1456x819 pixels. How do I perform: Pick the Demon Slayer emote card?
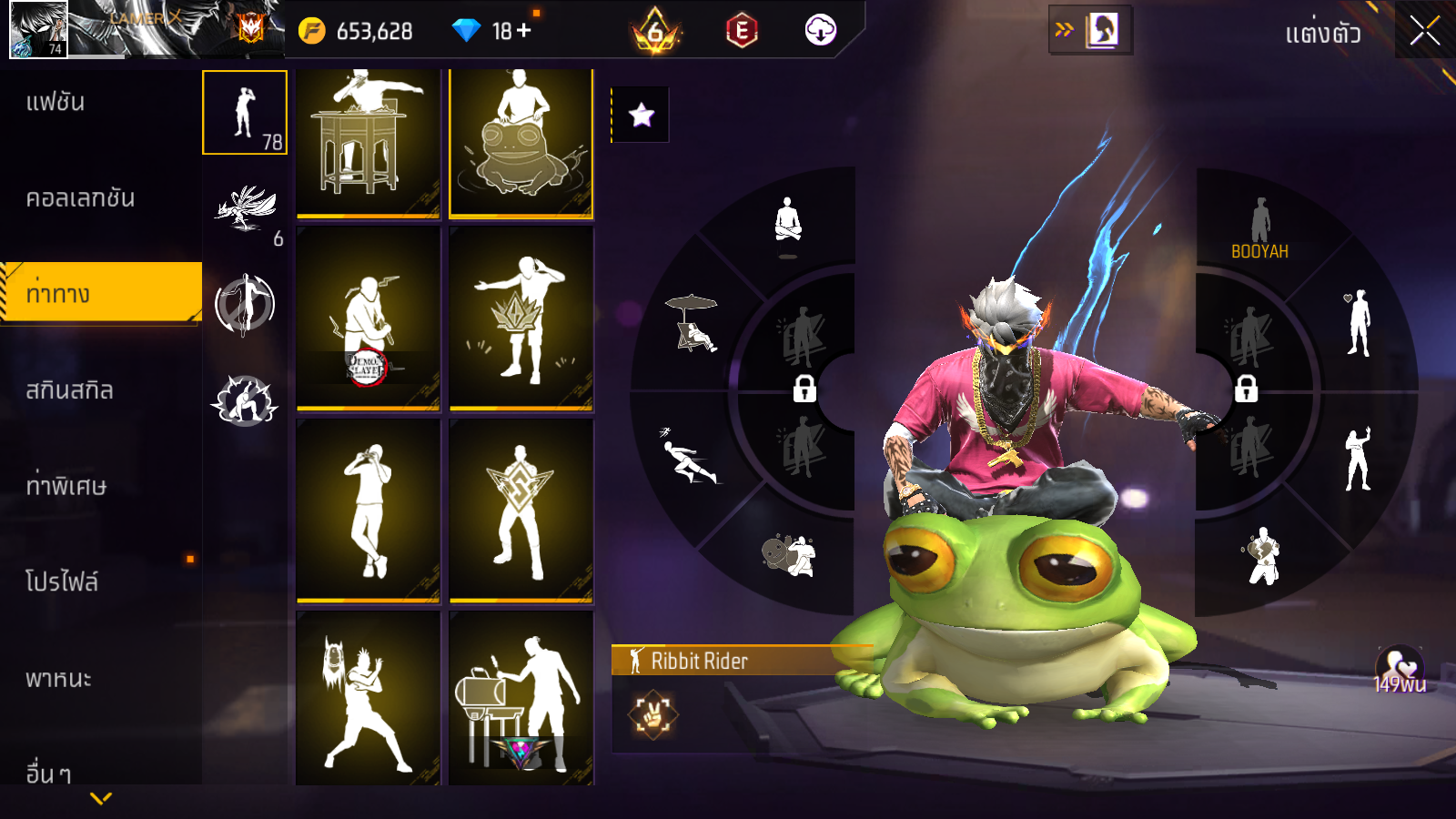(x=369, y=318)
